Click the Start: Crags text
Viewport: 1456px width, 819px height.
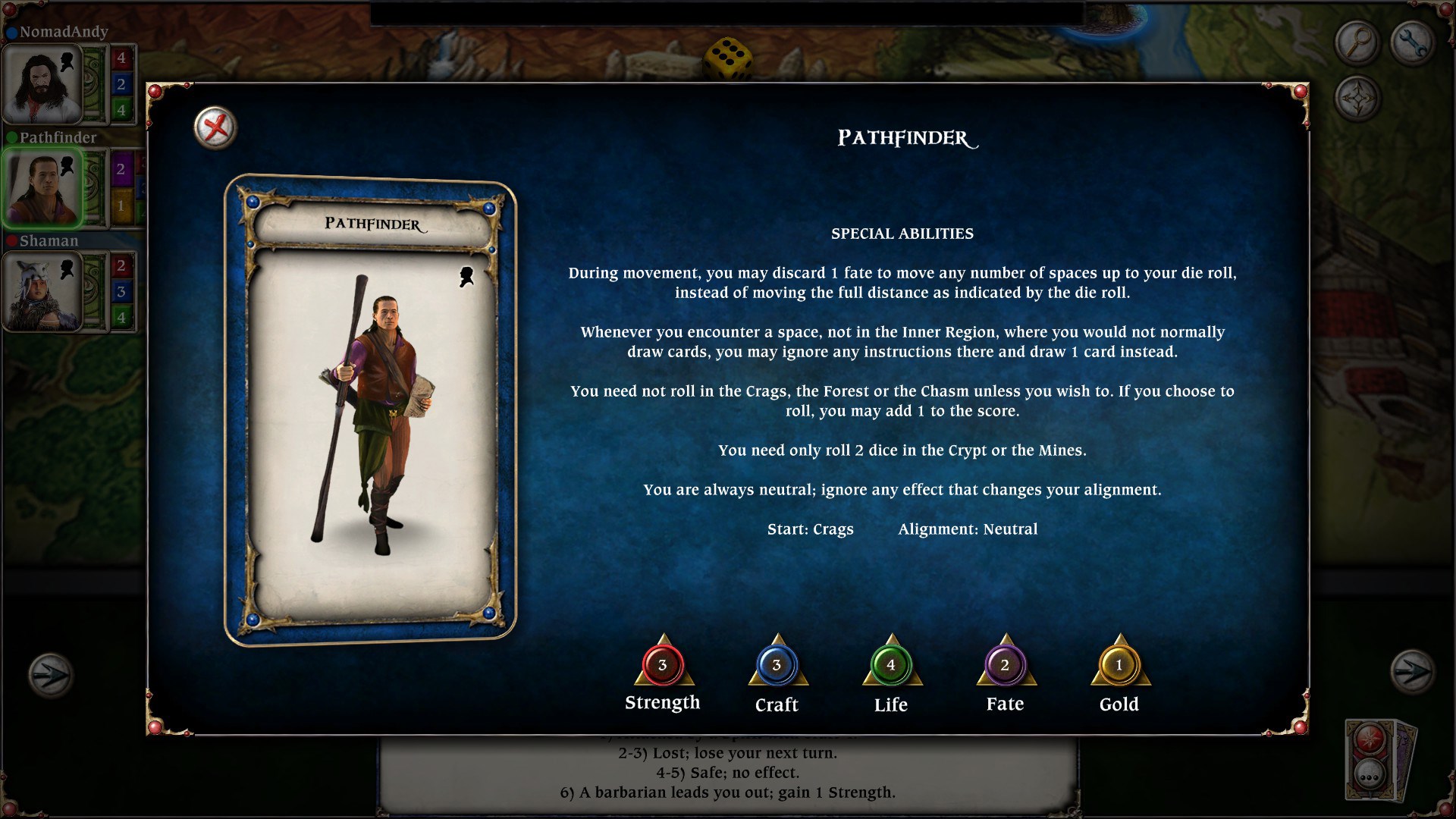pyautogui.click(x=808, y=529)
